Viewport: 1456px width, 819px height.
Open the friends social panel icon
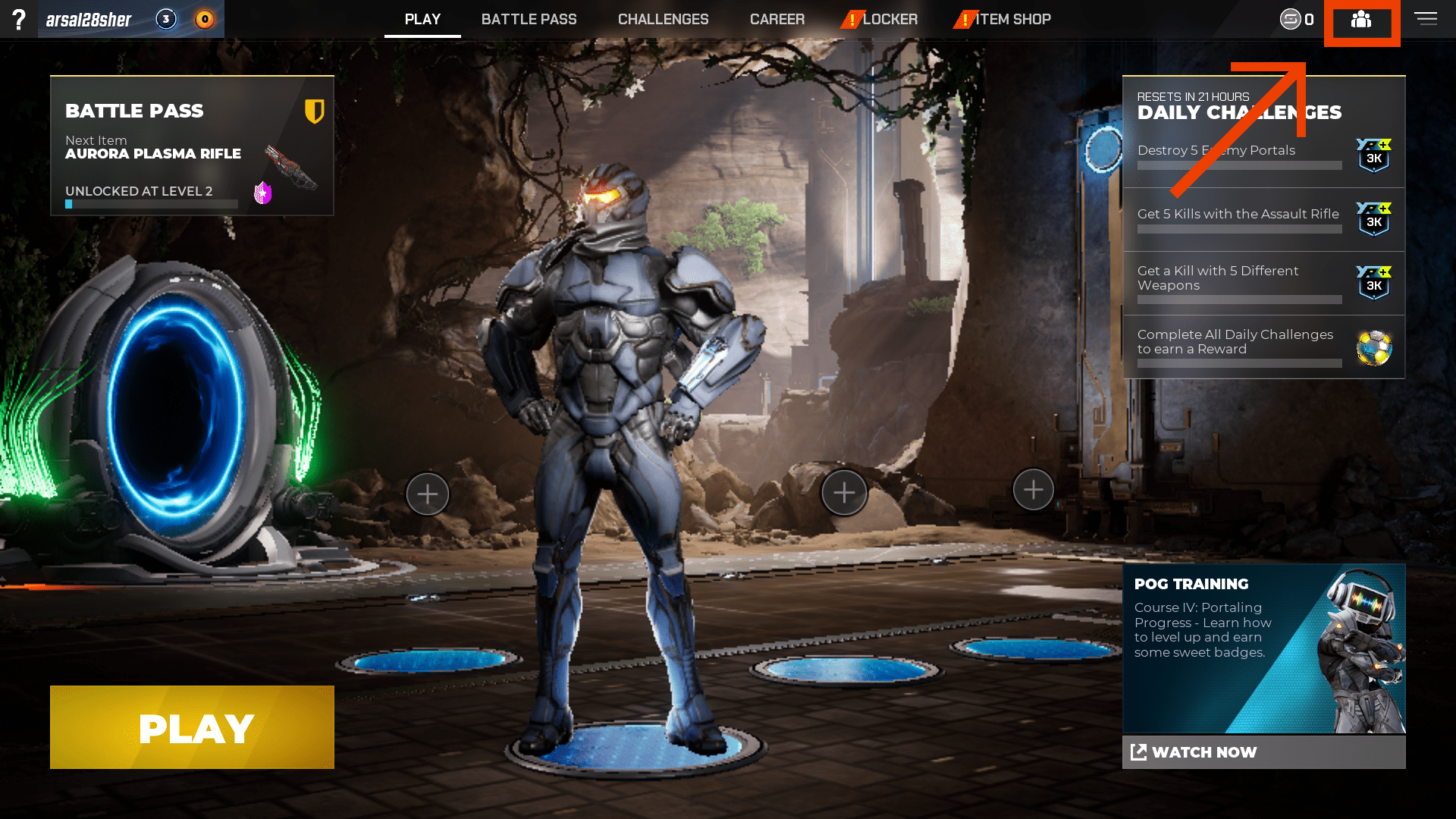tap(1362, 21)
